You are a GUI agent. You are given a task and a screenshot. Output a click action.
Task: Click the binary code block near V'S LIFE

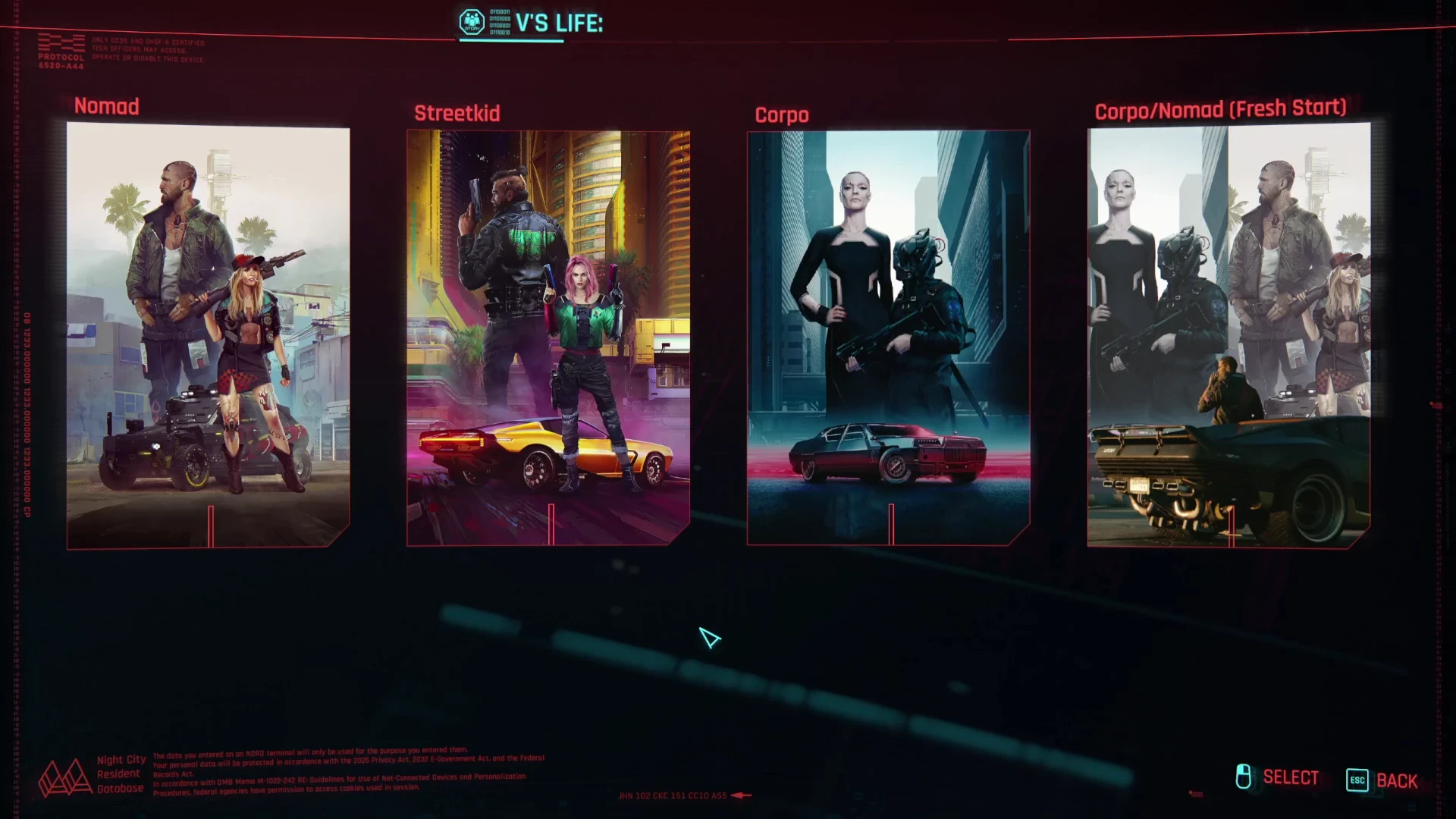click(x=500, y=20)
